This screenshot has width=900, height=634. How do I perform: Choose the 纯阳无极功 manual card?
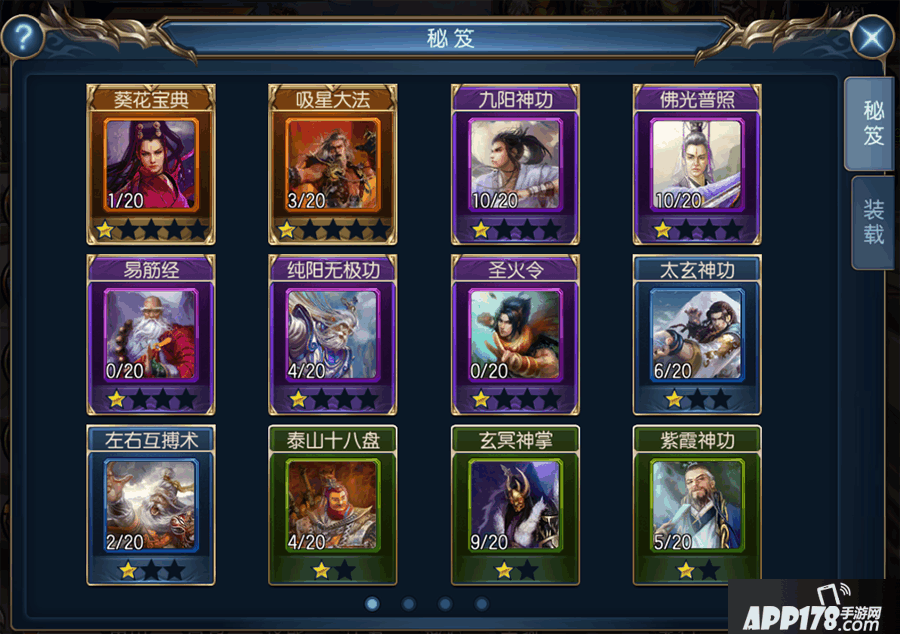click(x=333, y=335)
